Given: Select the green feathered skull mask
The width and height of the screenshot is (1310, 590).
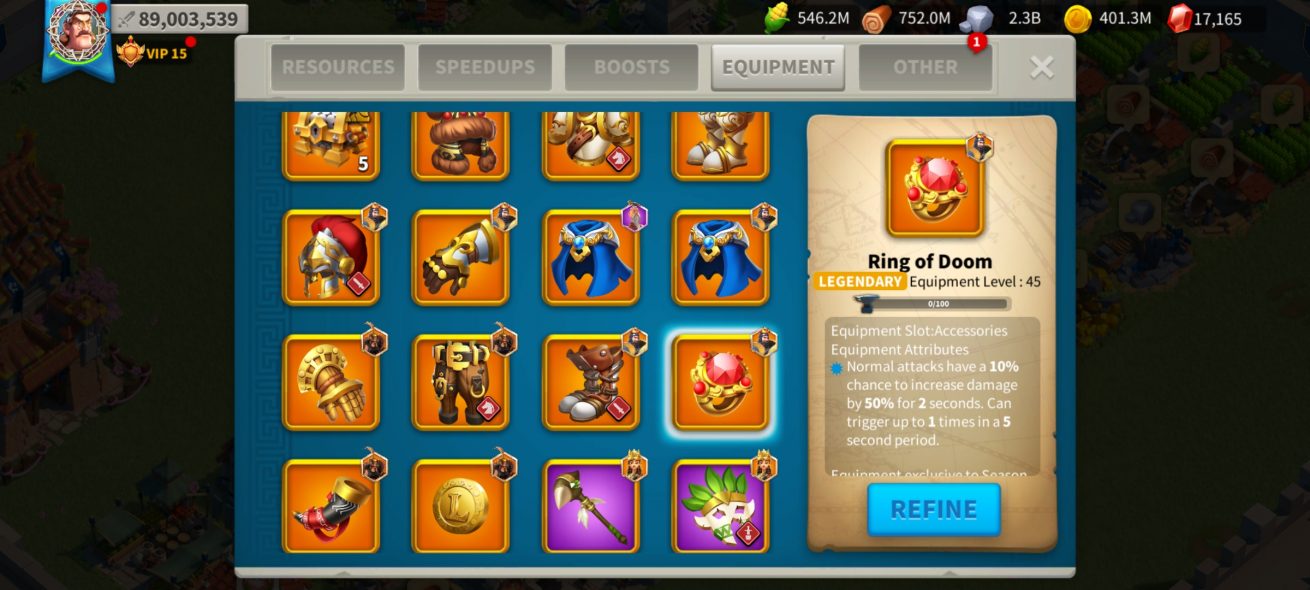Looking at the screenshot, I should click(721, 507).
